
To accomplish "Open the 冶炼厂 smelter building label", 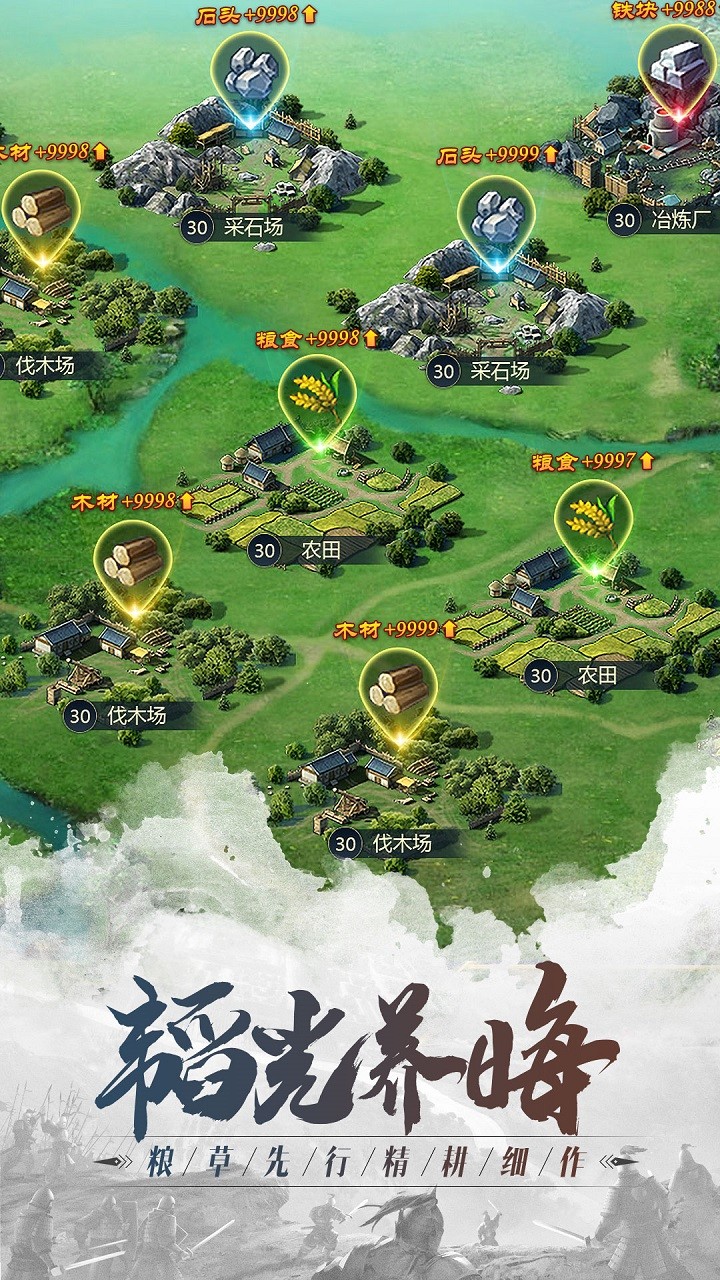I will (x=658, y=219).
